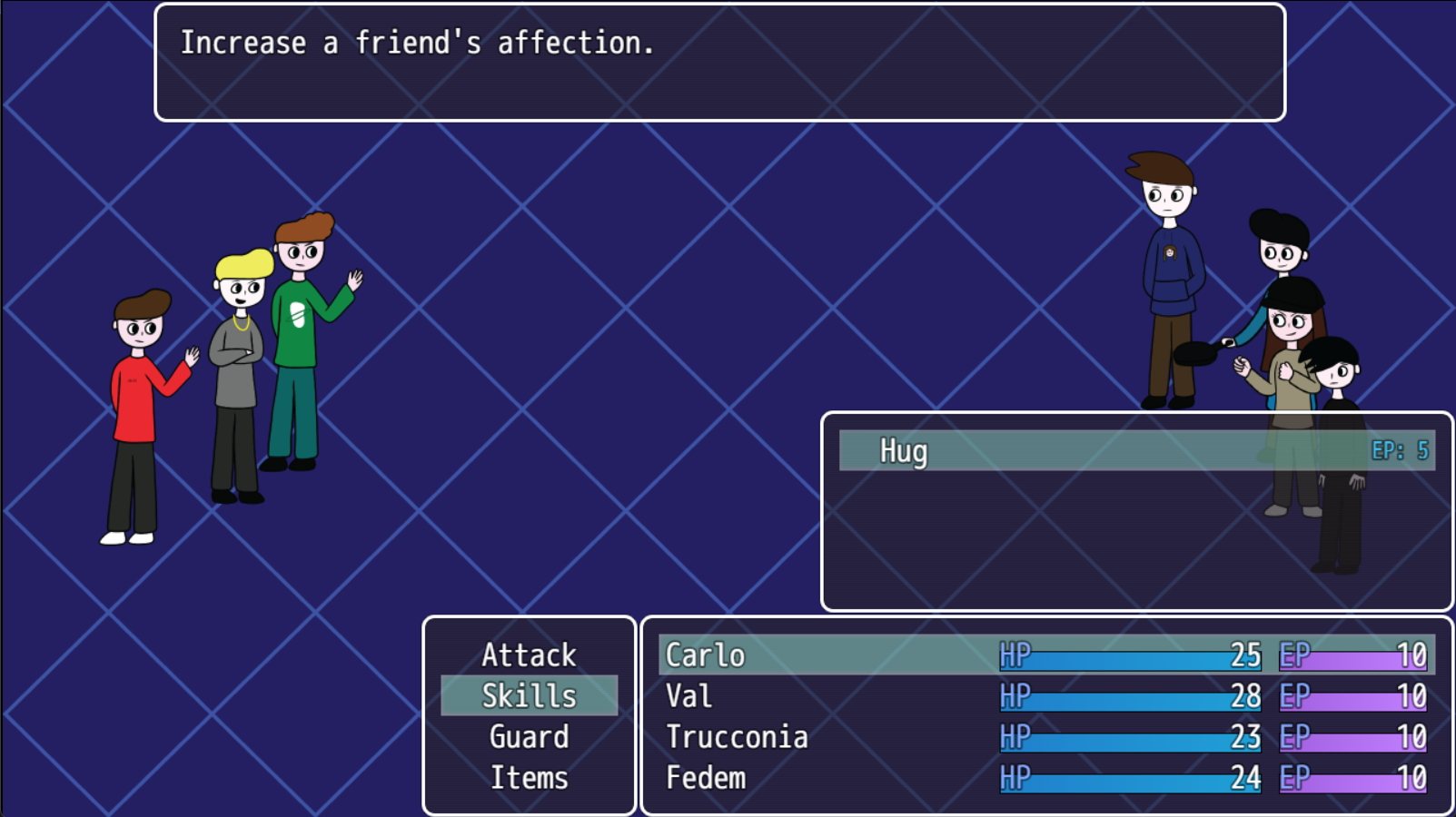1456x817 pixels.
Task: Open the Skills command
Action: [x=530, y=694]
